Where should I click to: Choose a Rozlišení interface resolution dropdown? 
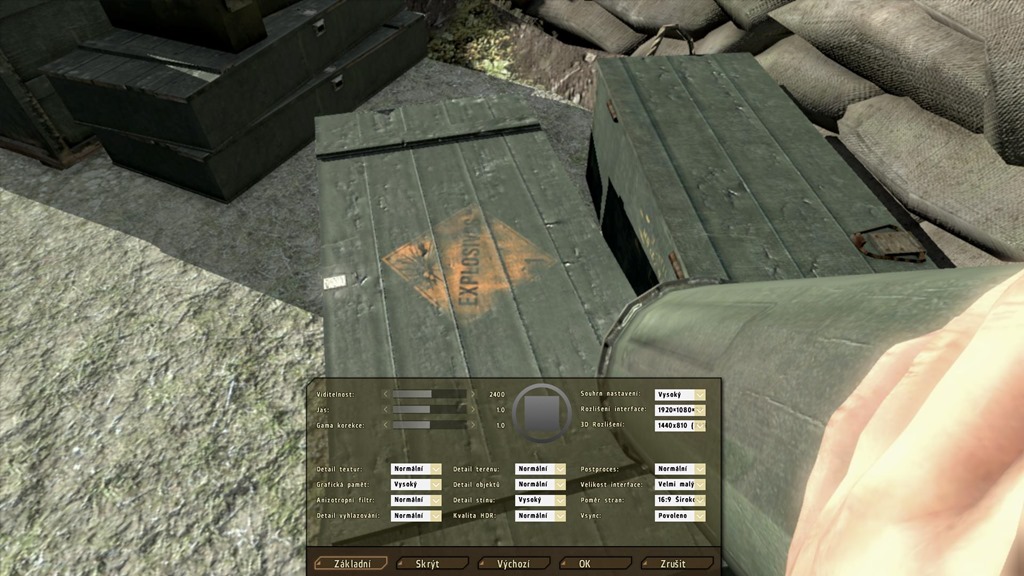click(680, 410)
